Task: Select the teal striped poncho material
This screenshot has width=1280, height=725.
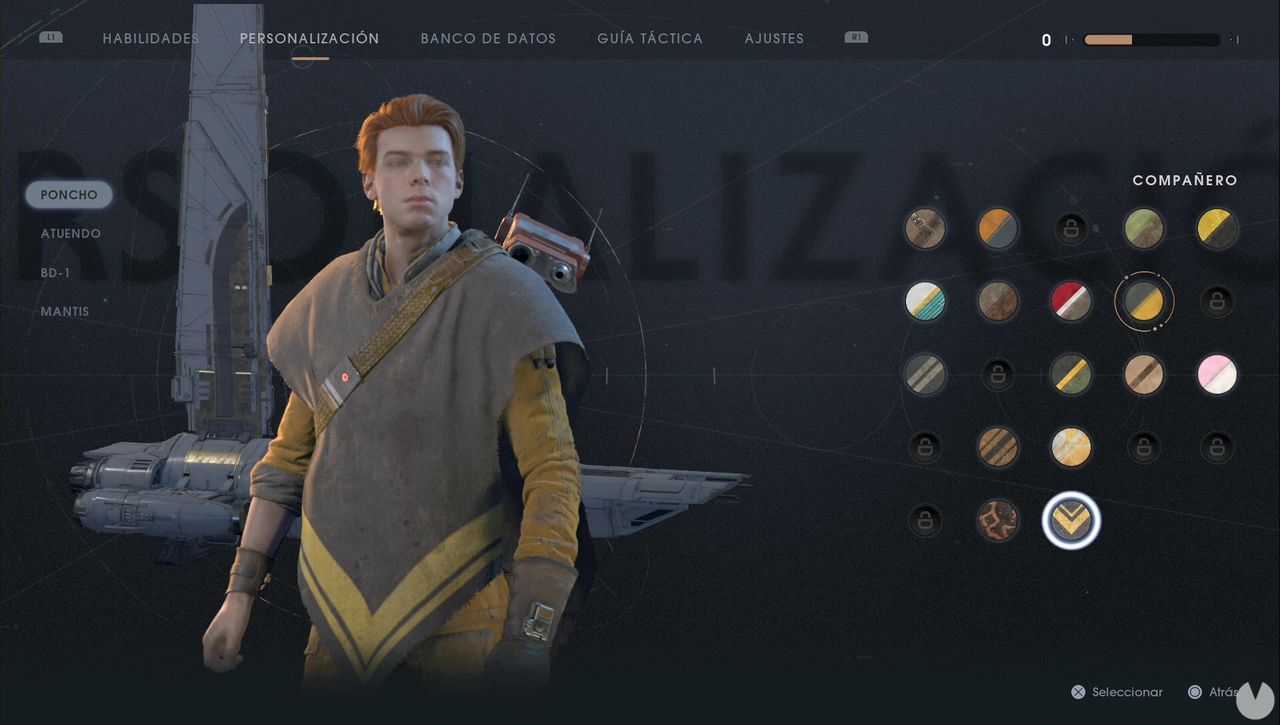Action: click(925, 301)
